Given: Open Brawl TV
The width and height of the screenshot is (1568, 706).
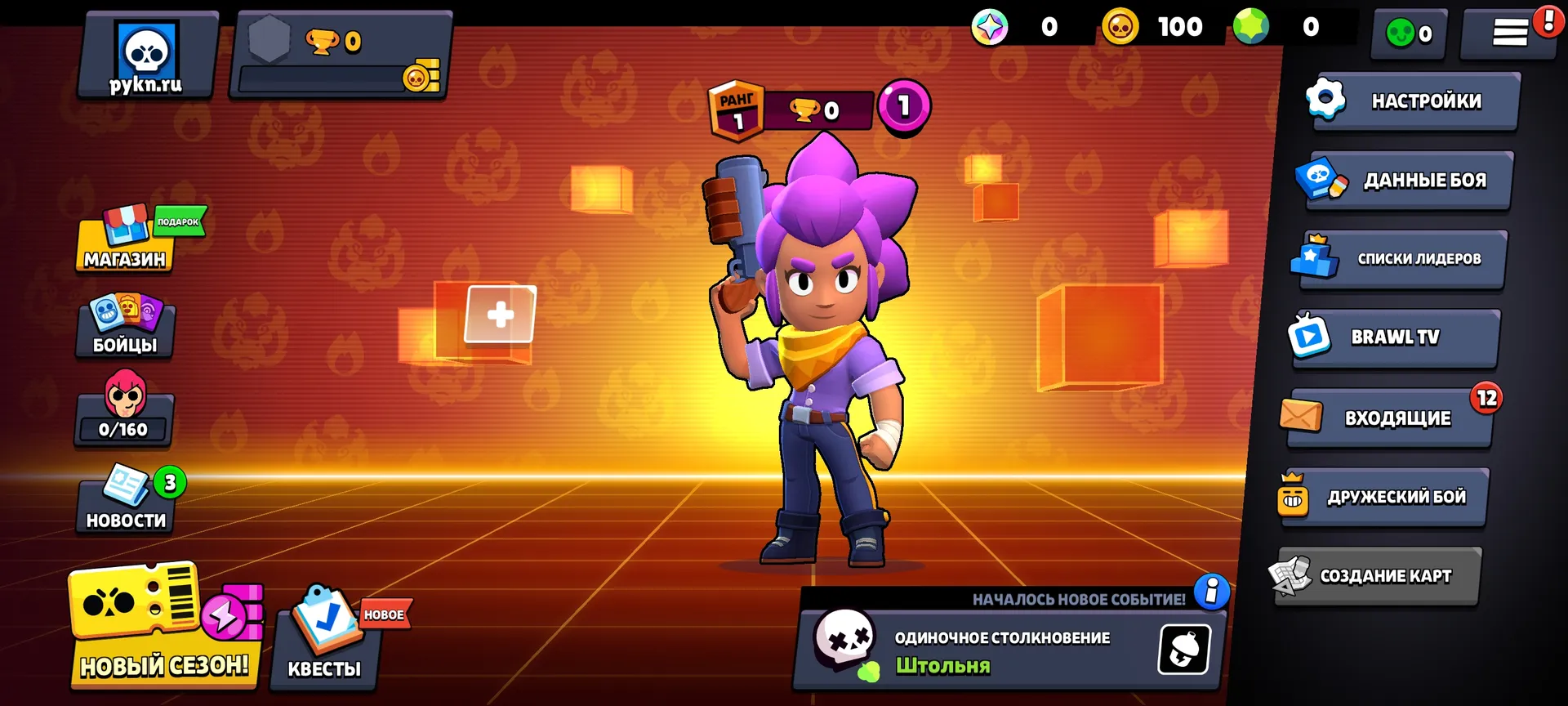Looking at the screenshot, I should click(1396, 337).
